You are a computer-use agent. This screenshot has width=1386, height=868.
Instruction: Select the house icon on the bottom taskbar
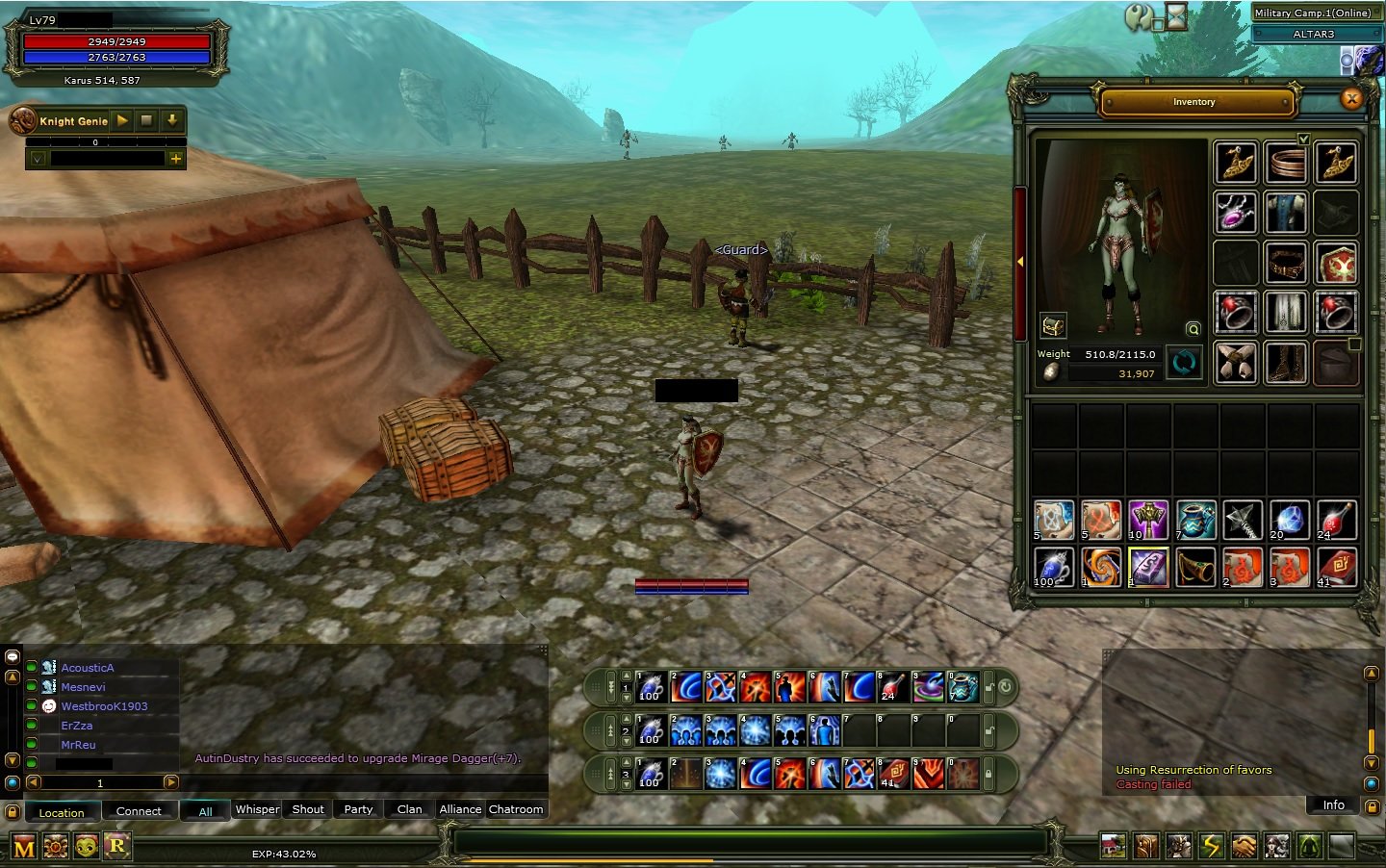1113,845
